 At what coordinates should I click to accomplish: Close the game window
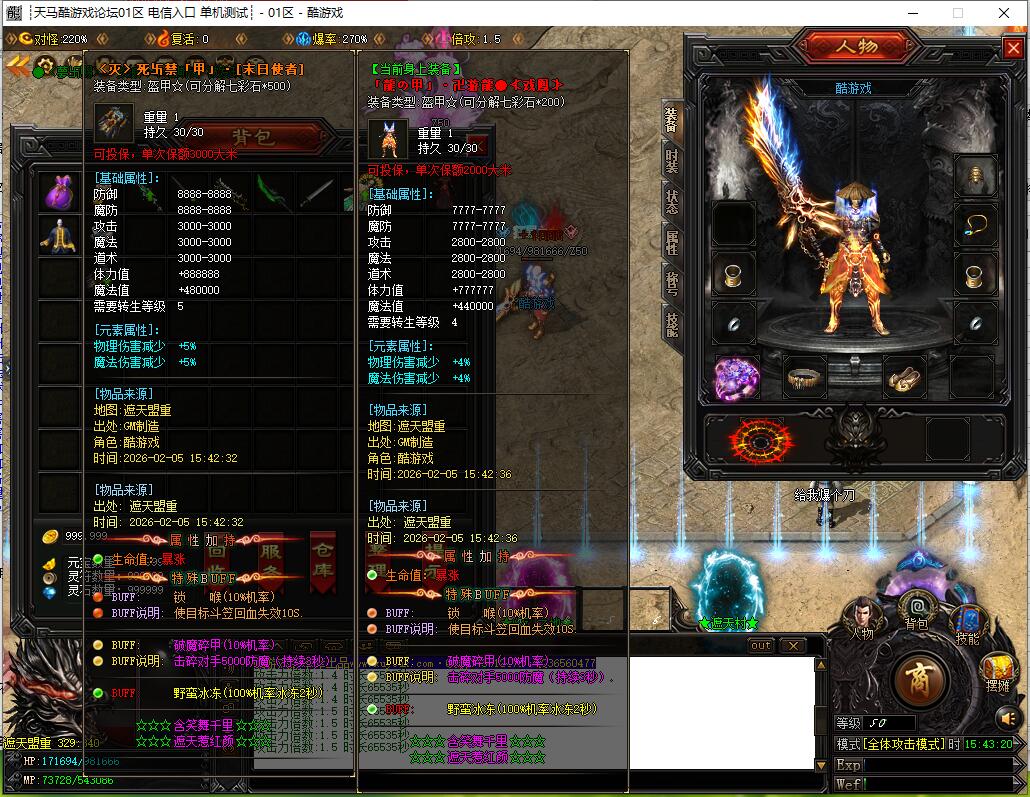pyautogui.click(x=1006, y=13)
